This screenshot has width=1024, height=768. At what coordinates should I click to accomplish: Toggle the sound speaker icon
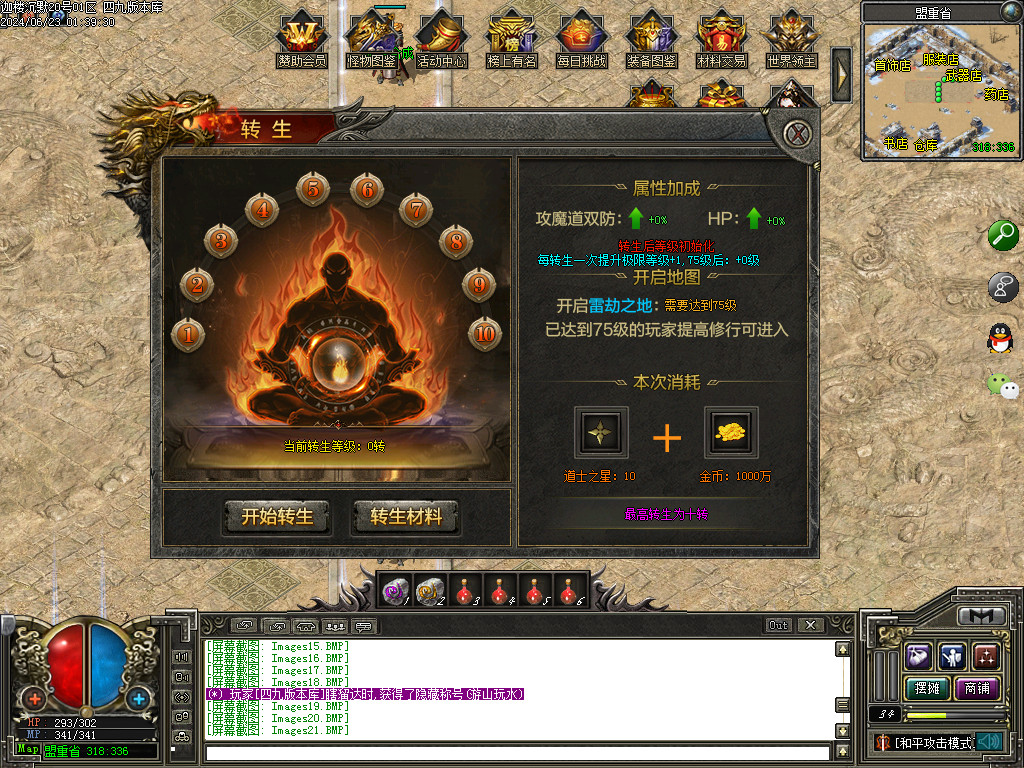tap(990, 741)
